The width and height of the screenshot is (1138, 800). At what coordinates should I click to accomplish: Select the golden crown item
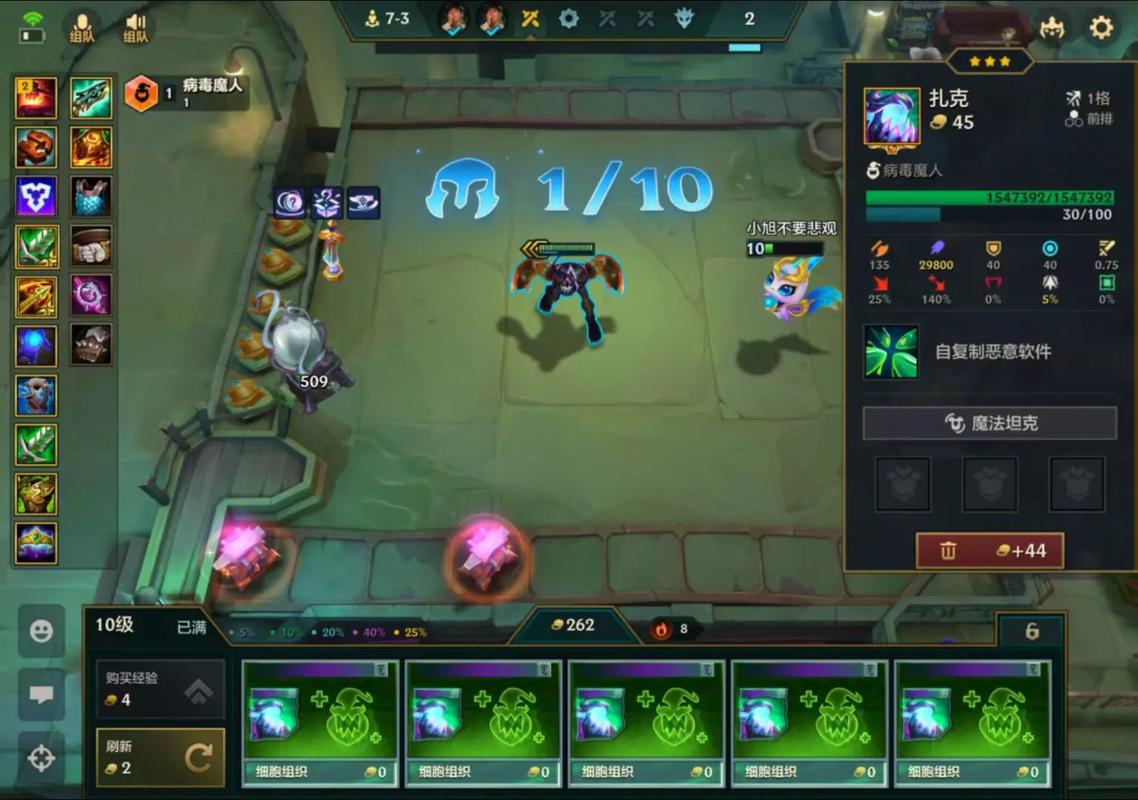[36, 543]
